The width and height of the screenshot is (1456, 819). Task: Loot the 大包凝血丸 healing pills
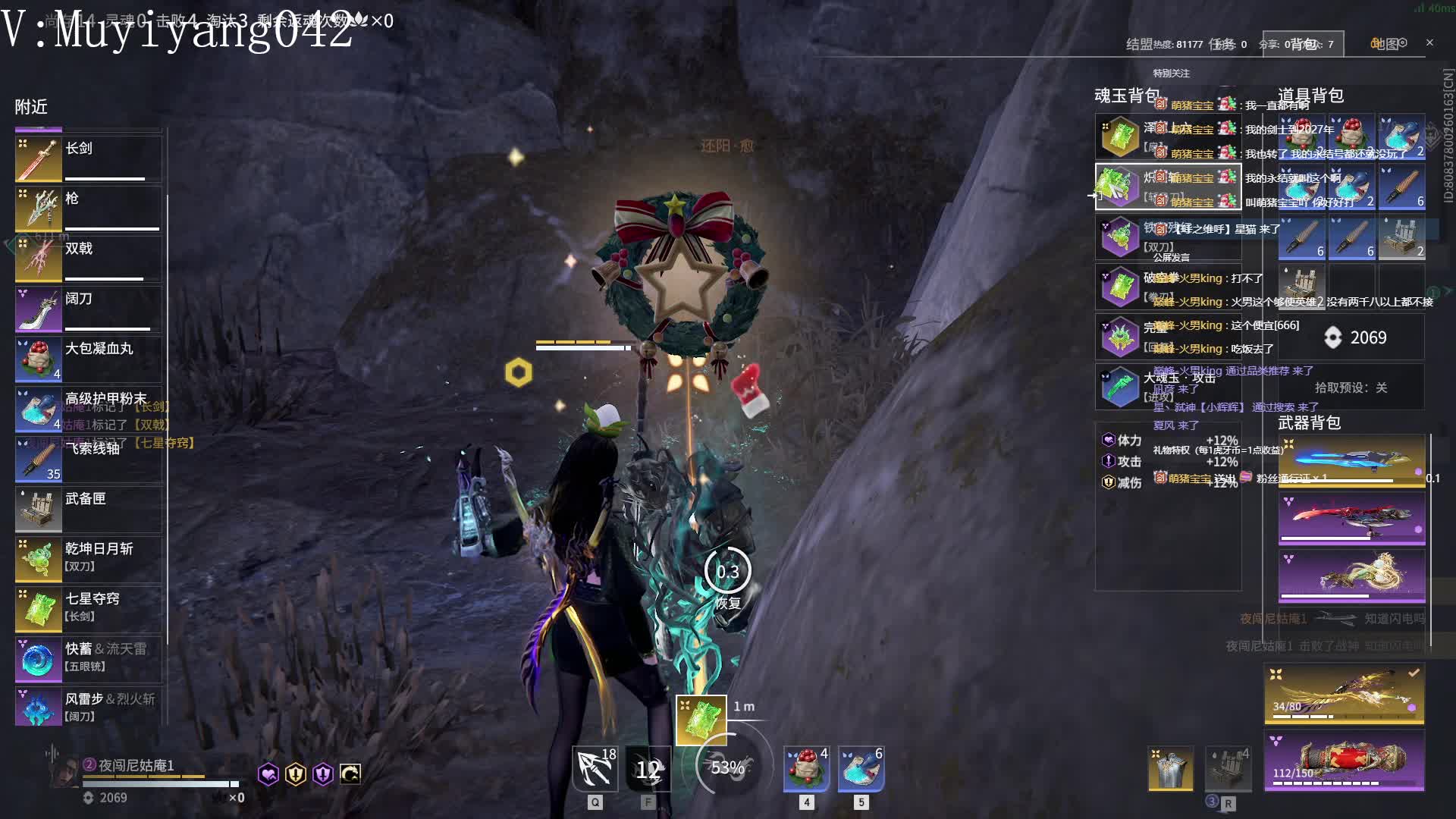[x=88, y=359]
